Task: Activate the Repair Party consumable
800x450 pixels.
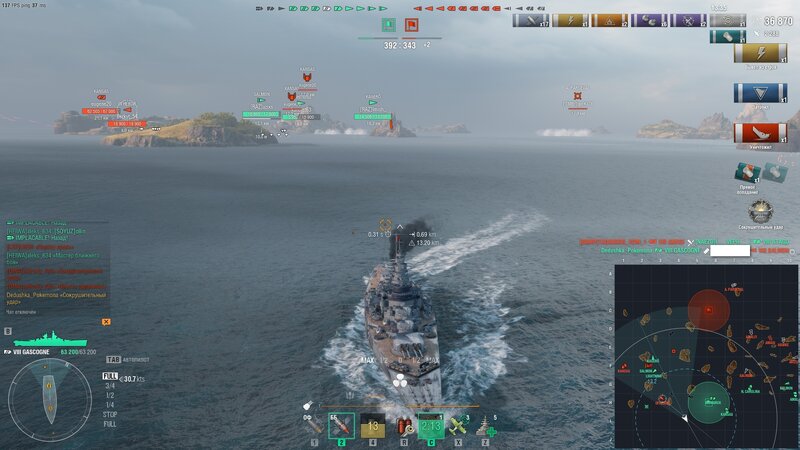Action: 486,427
